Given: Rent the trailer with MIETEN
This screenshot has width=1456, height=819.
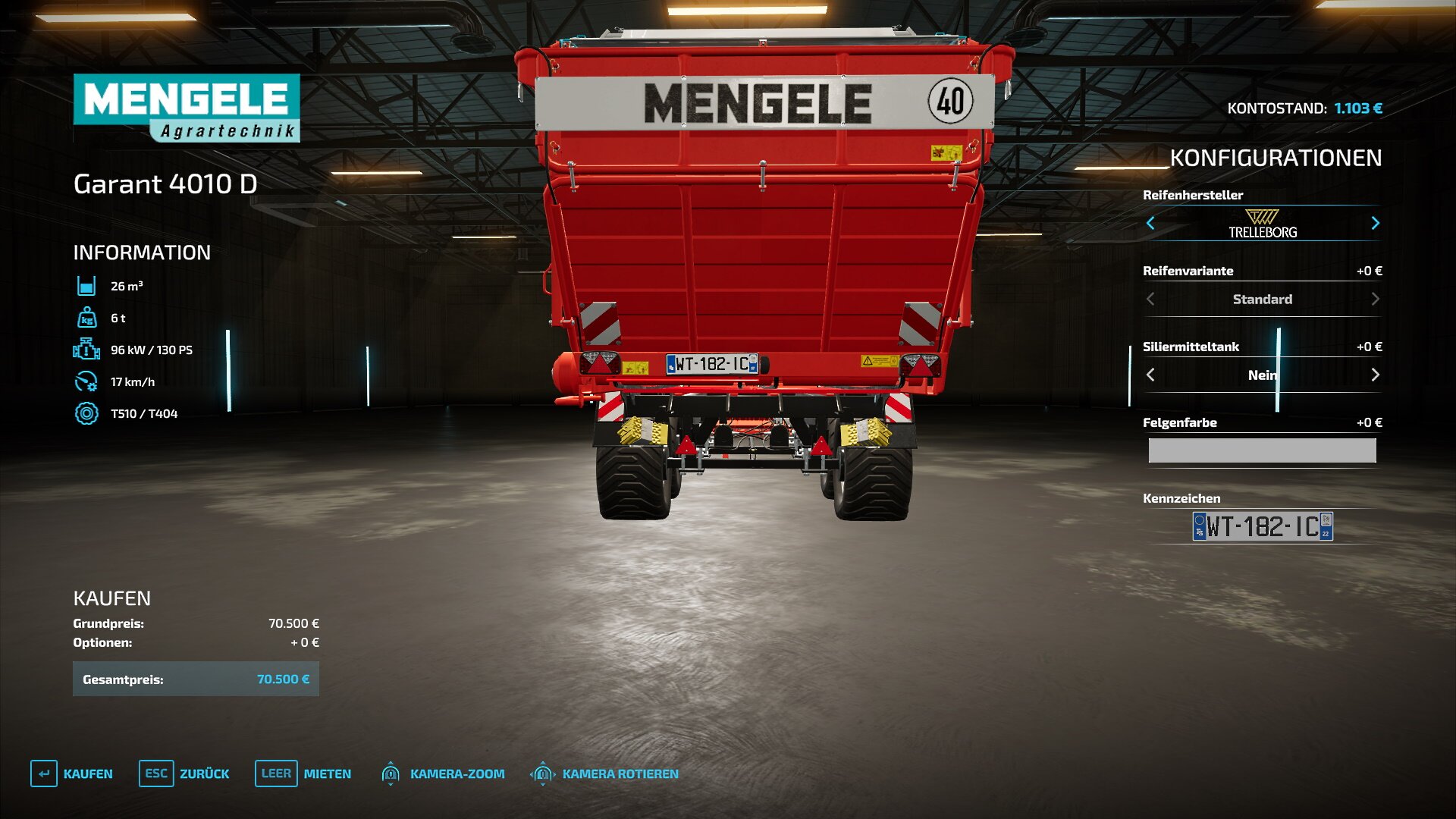Looking at the screenshot, I should [303, 773].
